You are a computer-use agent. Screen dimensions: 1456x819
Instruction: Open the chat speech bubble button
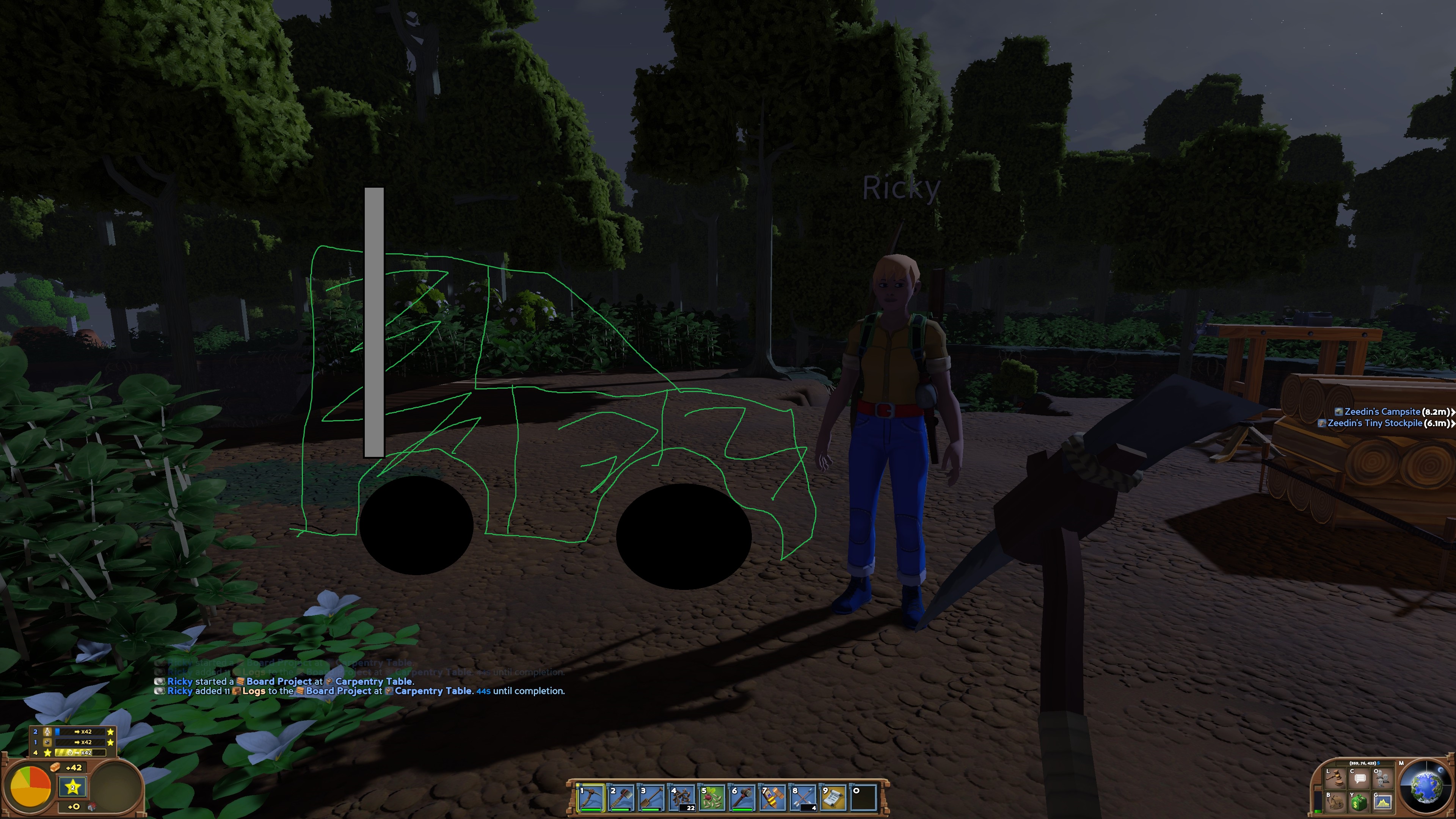1359,779
